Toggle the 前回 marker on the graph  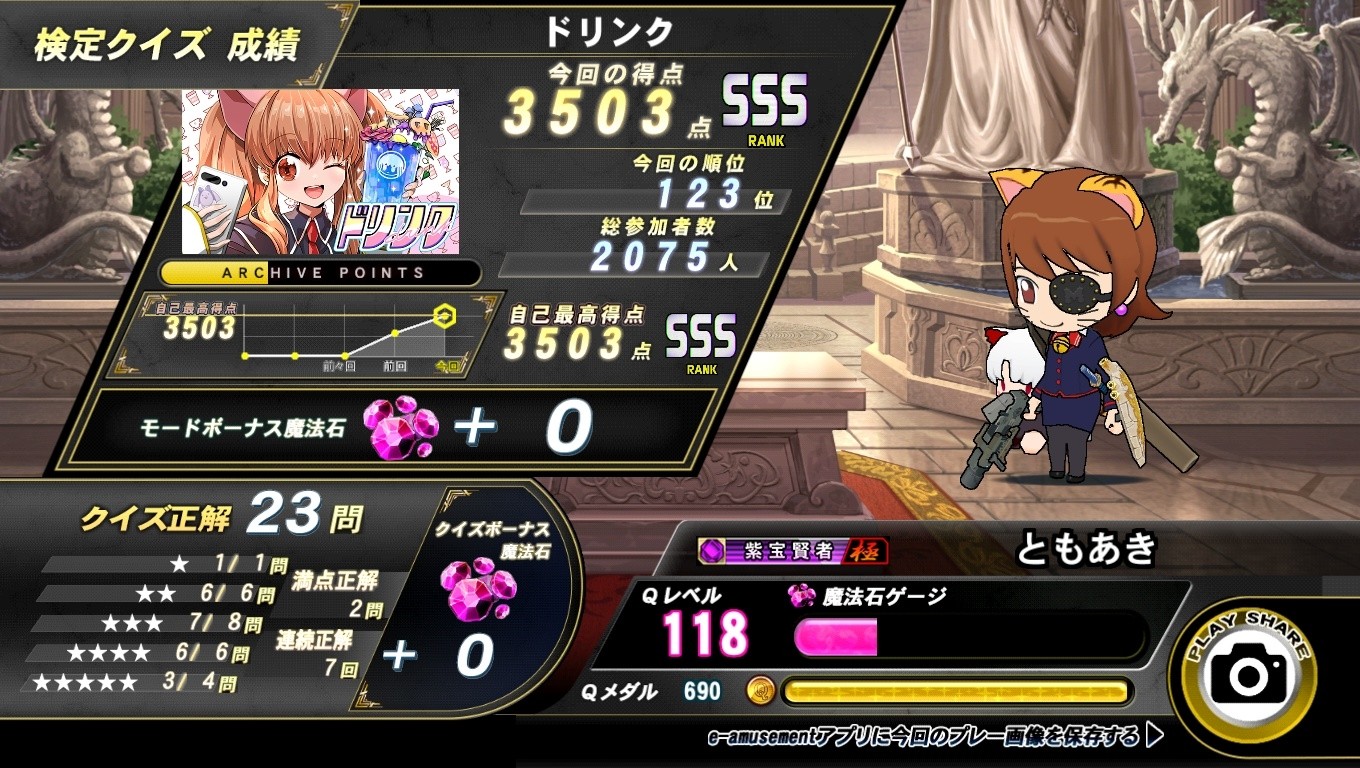click(394, 333)
